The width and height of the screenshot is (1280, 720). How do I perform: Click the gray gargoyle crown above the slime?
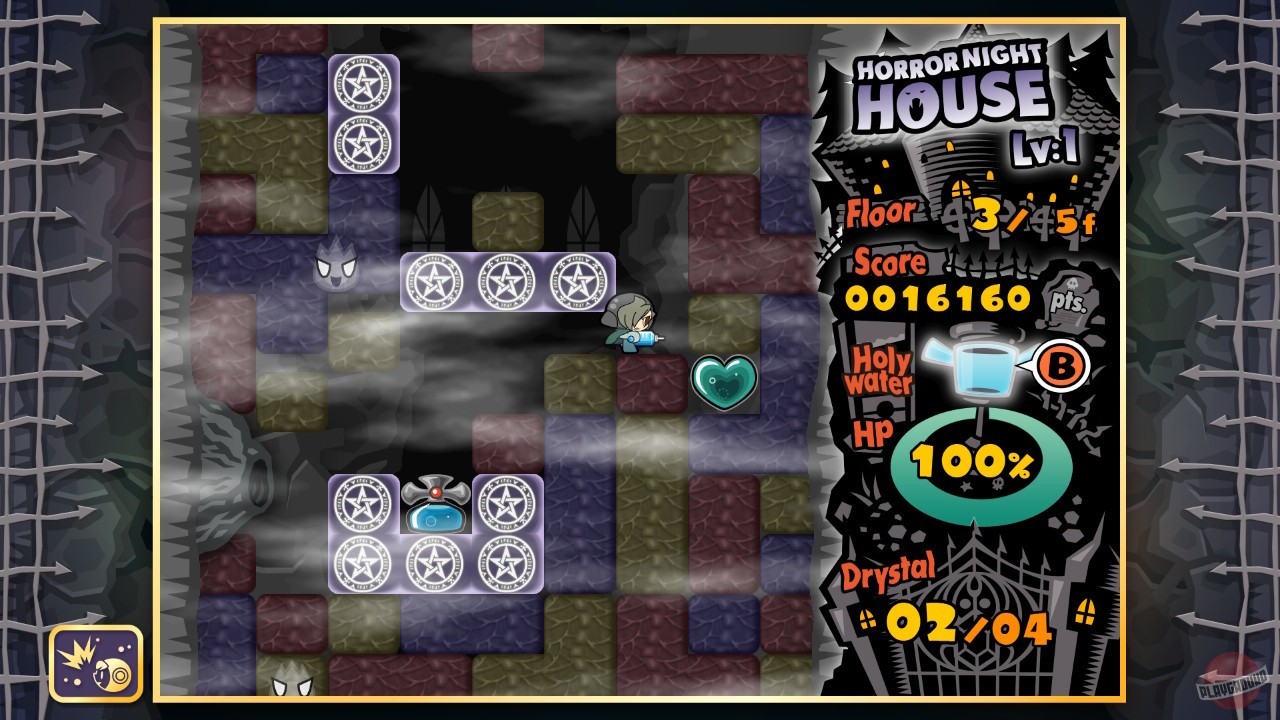pyautogui.click(x=435, y=490)
